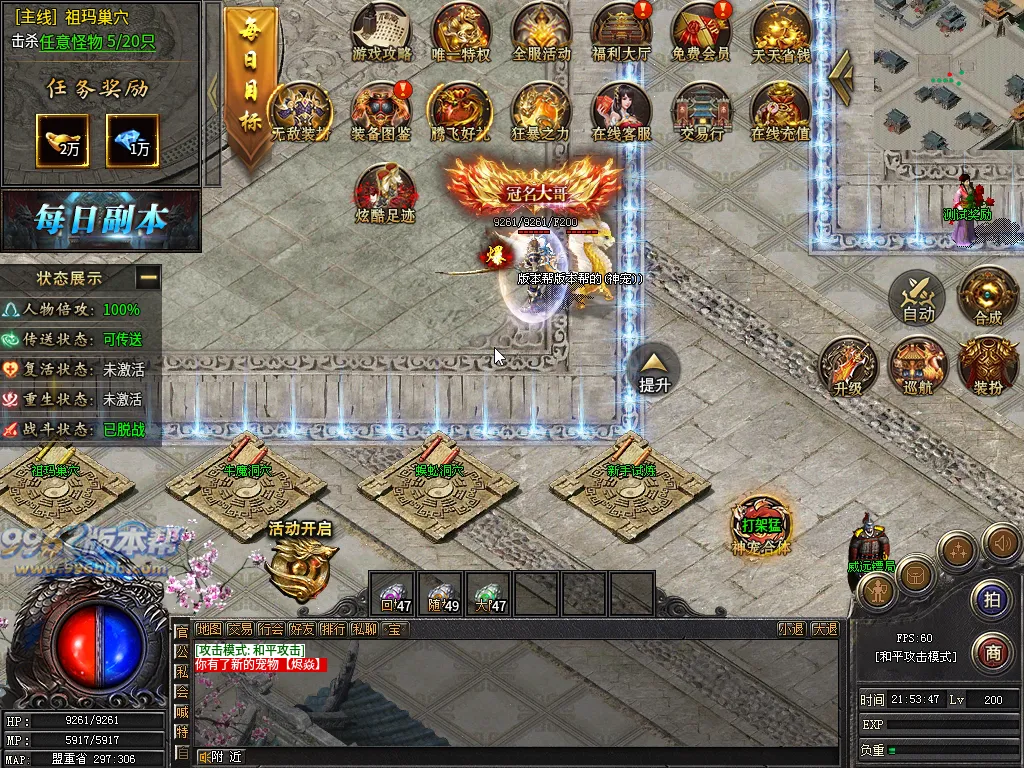Image resolution: width=1024 pixels, height=768 pixels.
Task: Switch chat to the 行会 guild tab
Action: click(270, 629)
